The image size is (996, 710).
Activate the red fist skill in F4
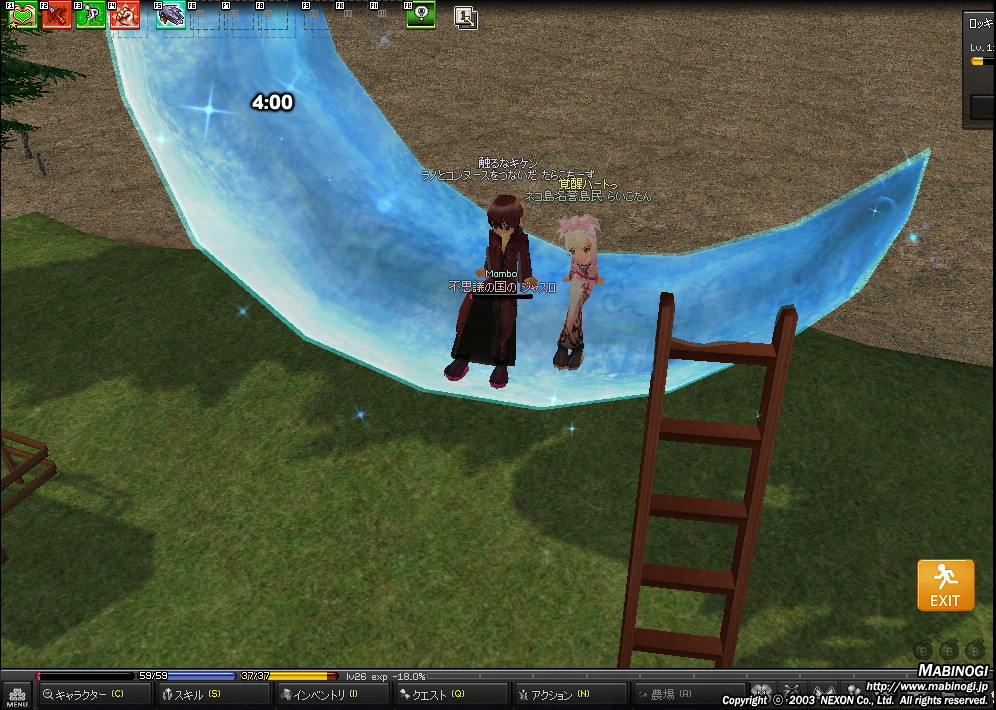(x=125, y=16)
